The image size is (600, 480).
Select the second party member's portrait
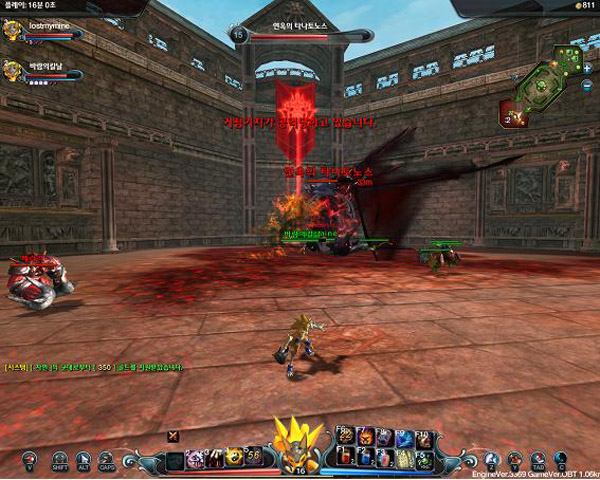coord(13,71)
